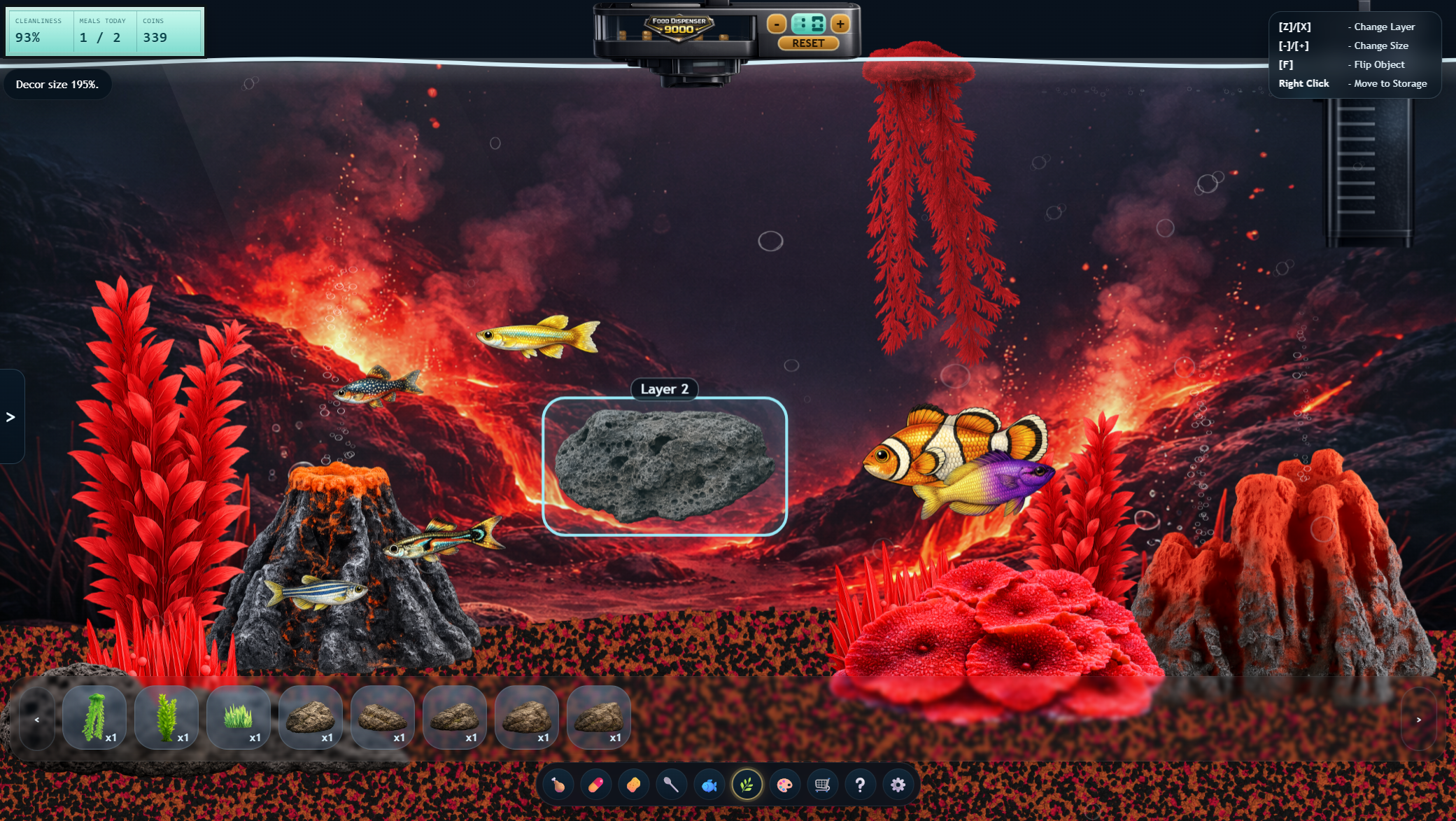This screenshot has width=1456, height=821.
Task: Toggle the plant decor mode icon
Action: coord(747,785)
